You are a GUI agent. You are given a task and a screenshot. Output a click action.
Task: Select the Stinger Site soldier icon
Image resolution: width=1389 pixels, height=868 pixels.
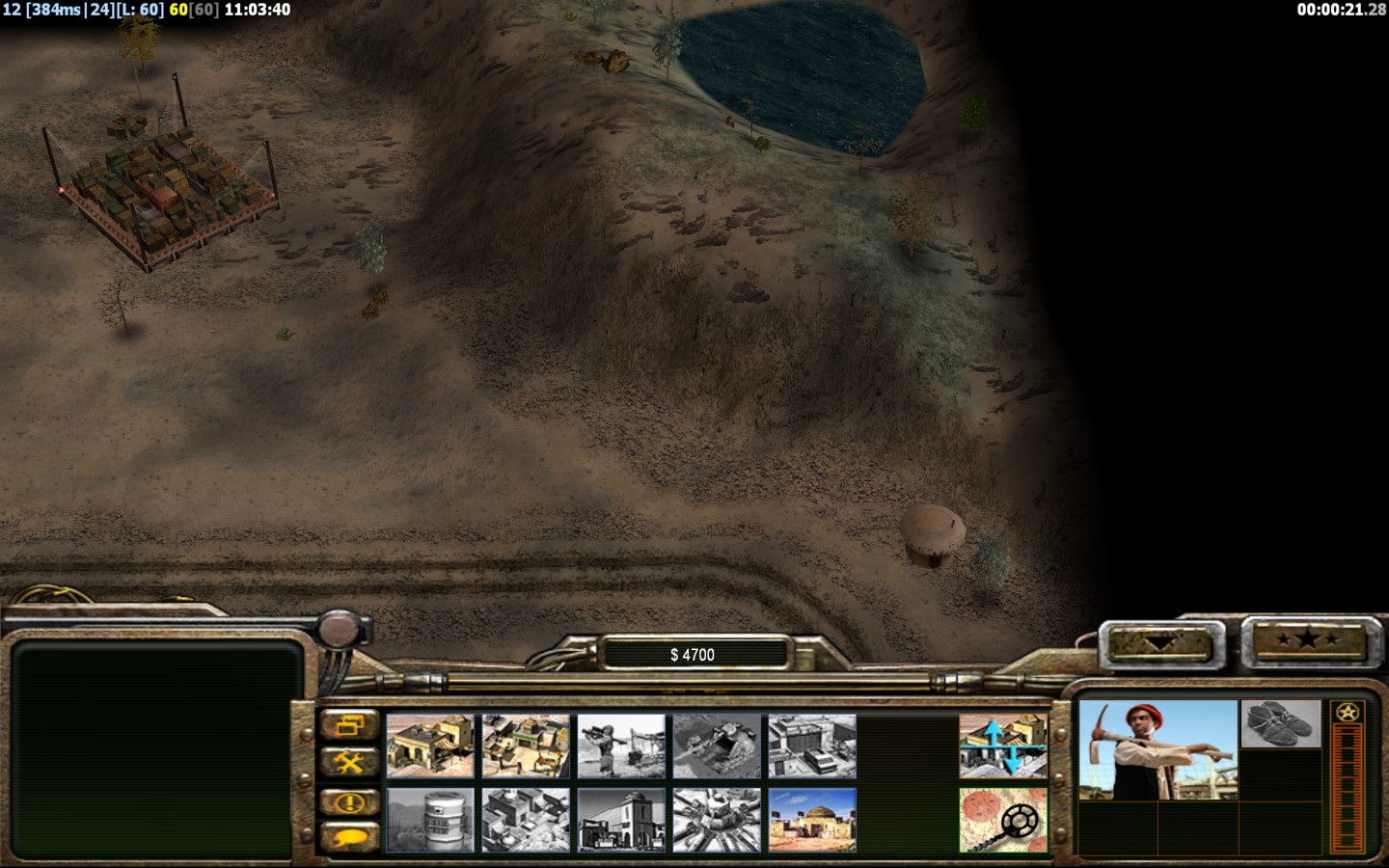click(x=621, y=746)
